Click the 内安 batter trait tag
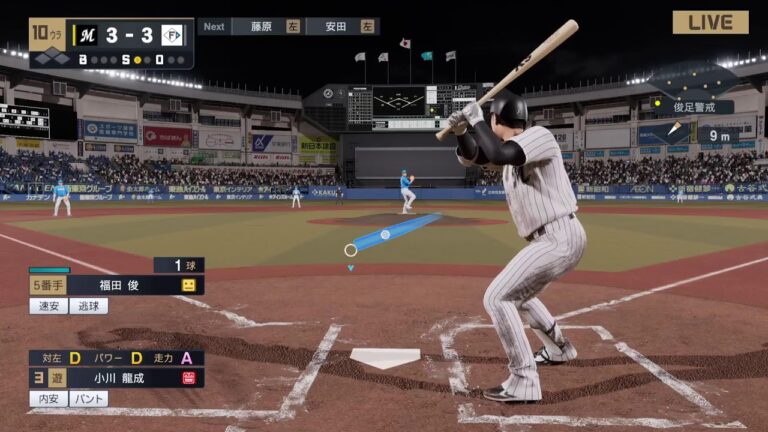Image resolution: width=768 pixels, height=432 pixels. 48,398
